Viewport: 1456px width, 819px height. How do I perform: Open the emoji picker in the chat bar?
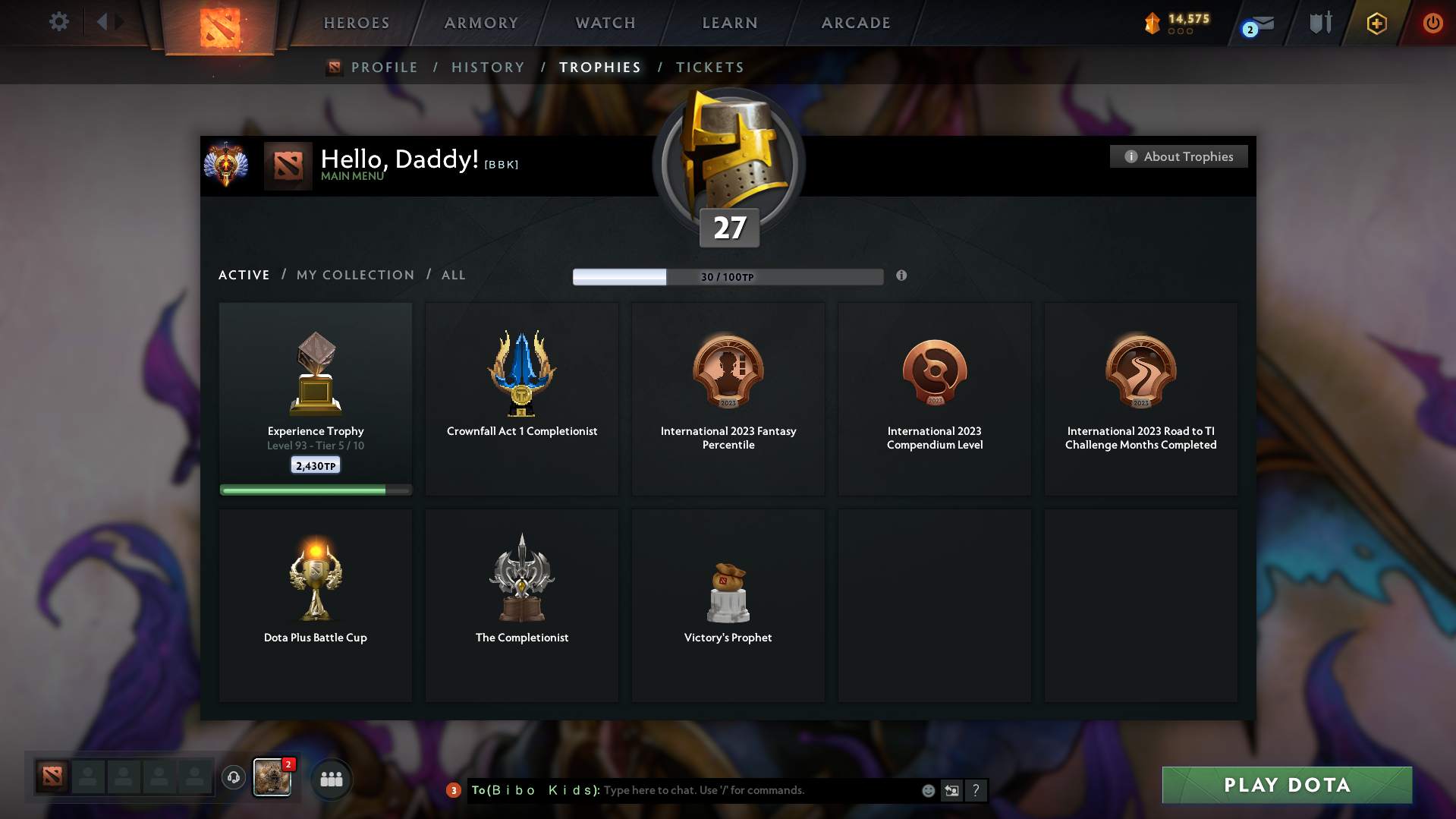[x=928, y=790]
